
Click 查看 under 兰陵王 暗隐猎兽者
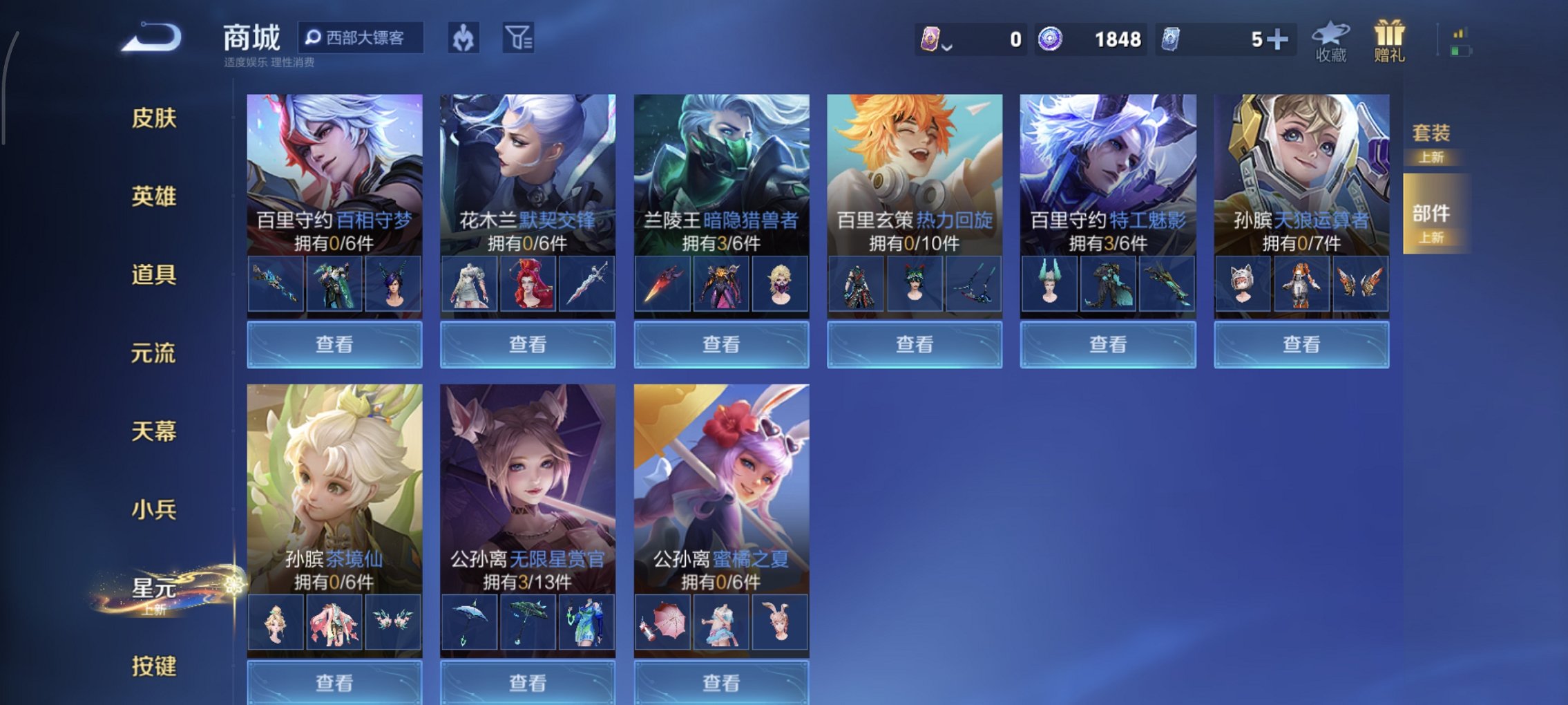[720, 344]
